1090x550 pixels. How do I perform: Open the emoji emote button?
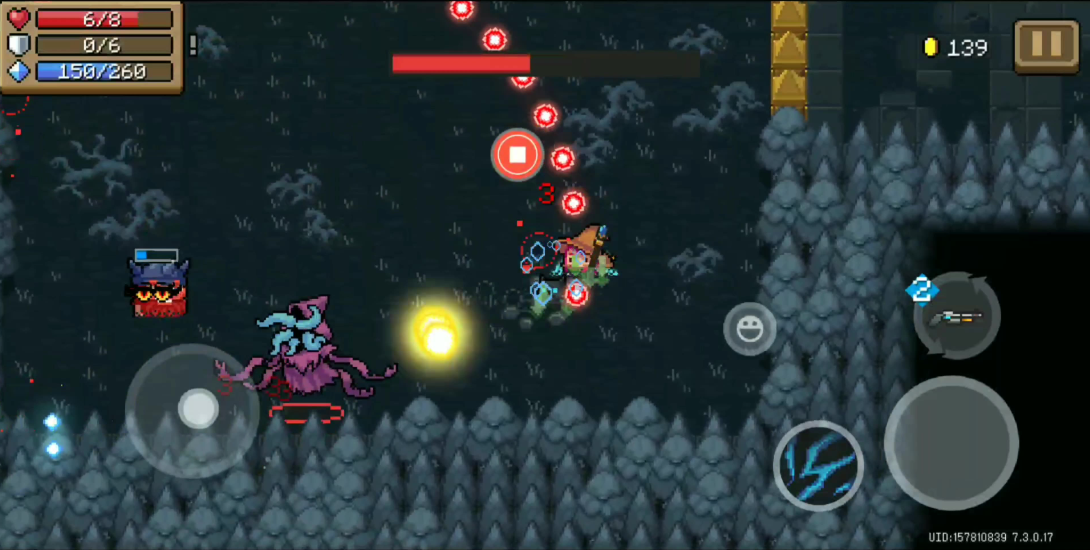pyautogui.click(x=750, y=328)
